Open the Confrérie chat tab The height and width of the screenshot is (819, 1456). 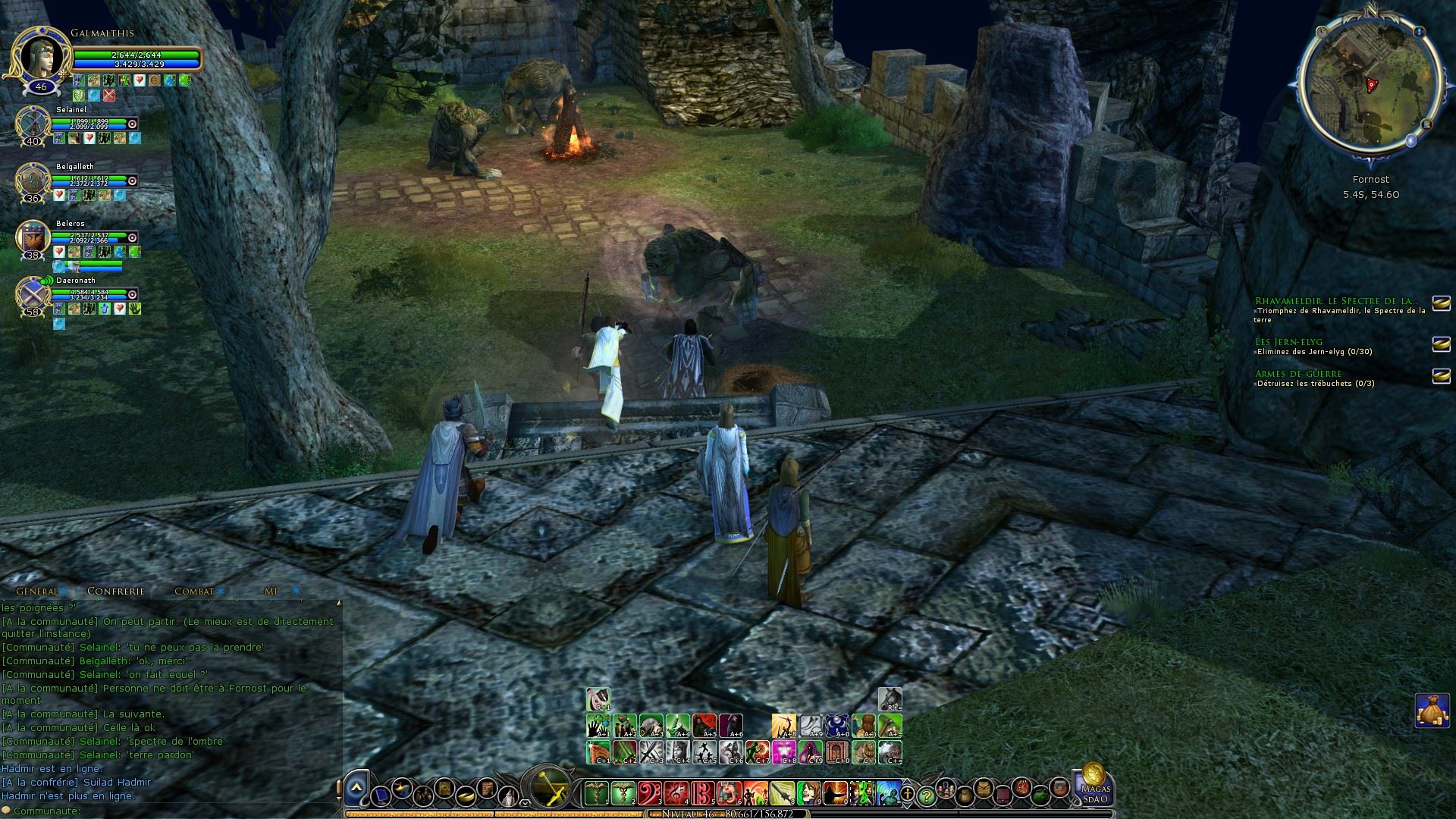pos(115,591)
